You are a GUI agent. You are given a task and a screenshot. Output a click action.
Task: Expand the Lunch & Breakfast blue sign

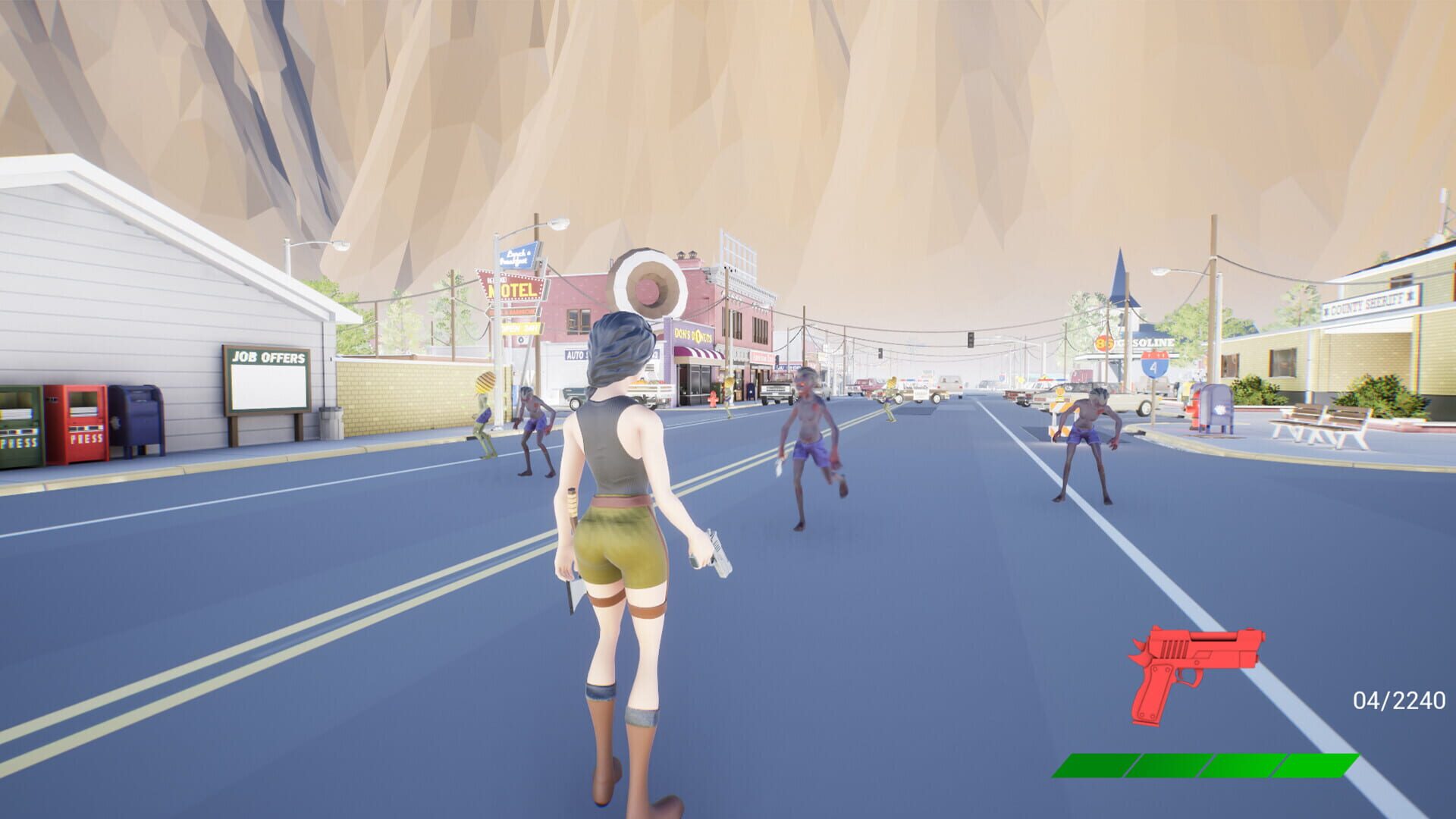[x=517, y=258]
